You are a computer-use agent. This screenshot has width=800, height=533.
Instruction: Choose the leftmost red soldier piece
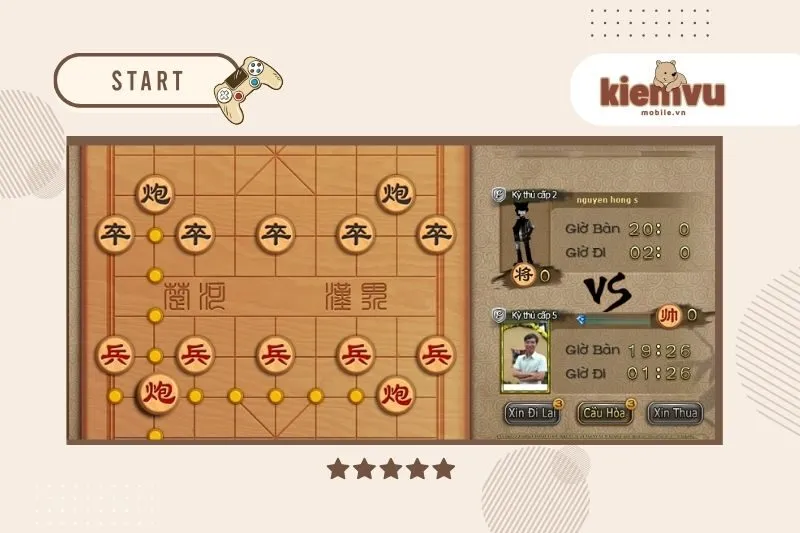tap(115, 354)
